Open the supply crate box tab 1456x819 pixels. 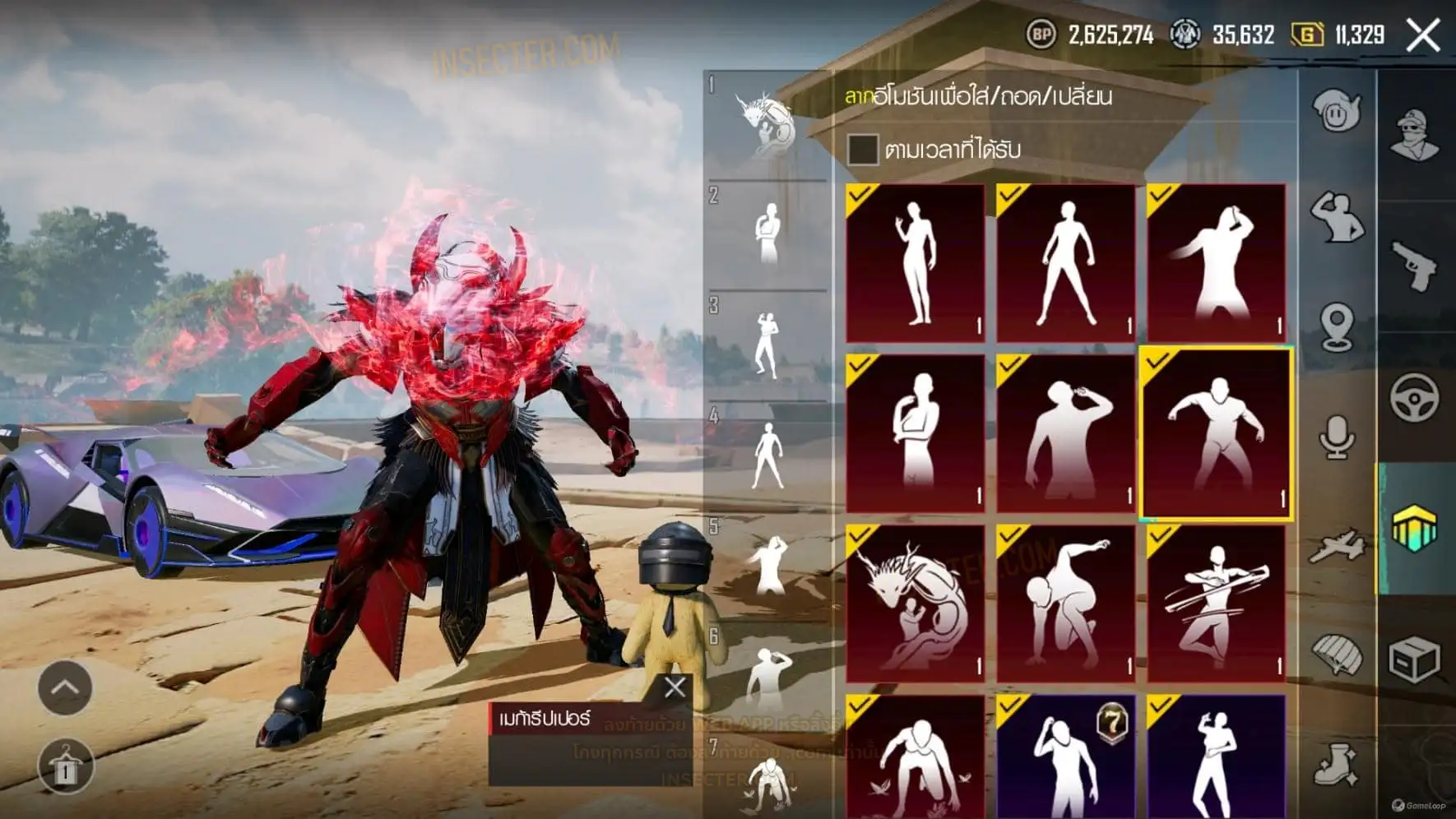[x=1415, y=659]
